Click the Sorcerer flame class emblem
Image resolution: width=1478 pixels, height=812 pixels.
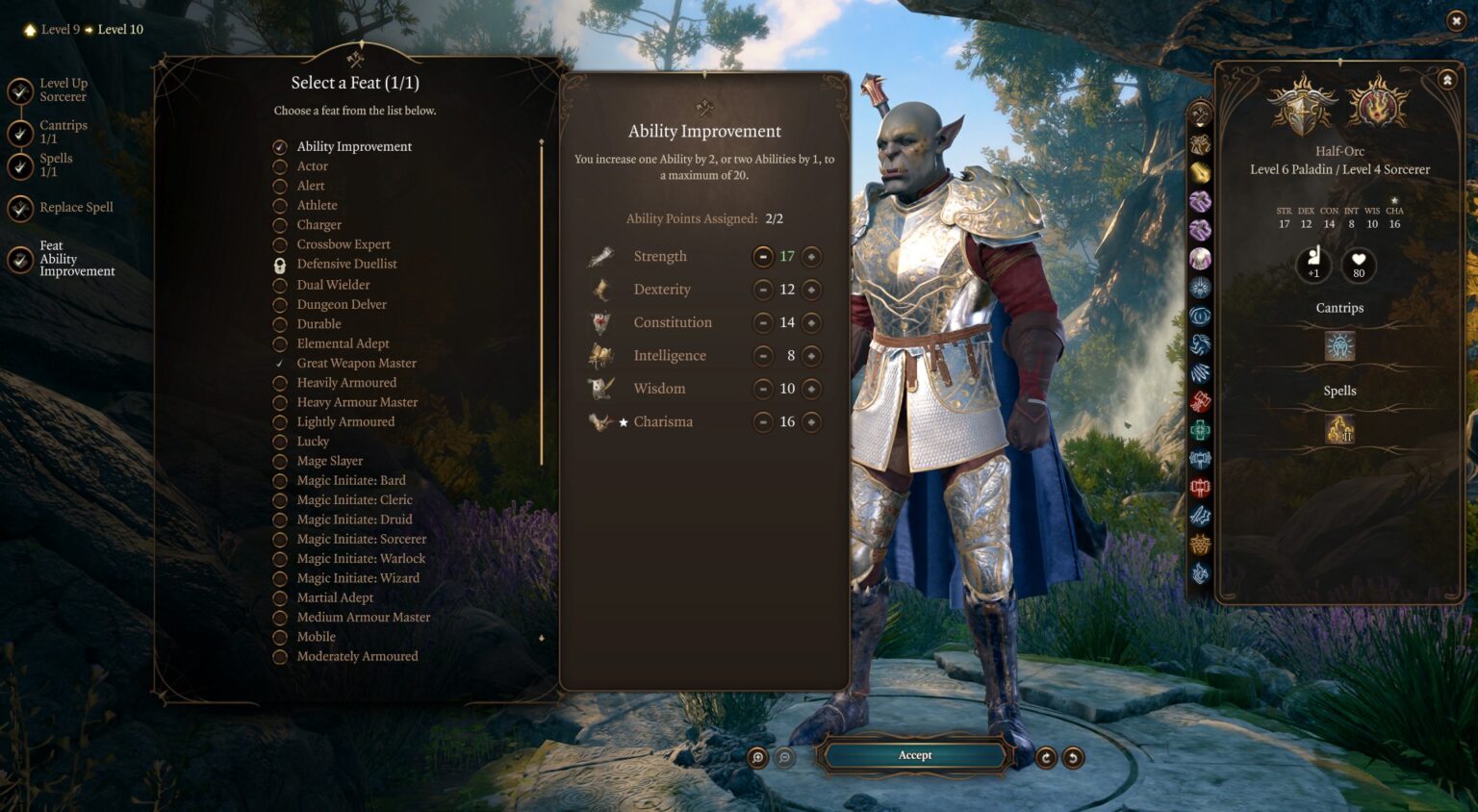1376,106
